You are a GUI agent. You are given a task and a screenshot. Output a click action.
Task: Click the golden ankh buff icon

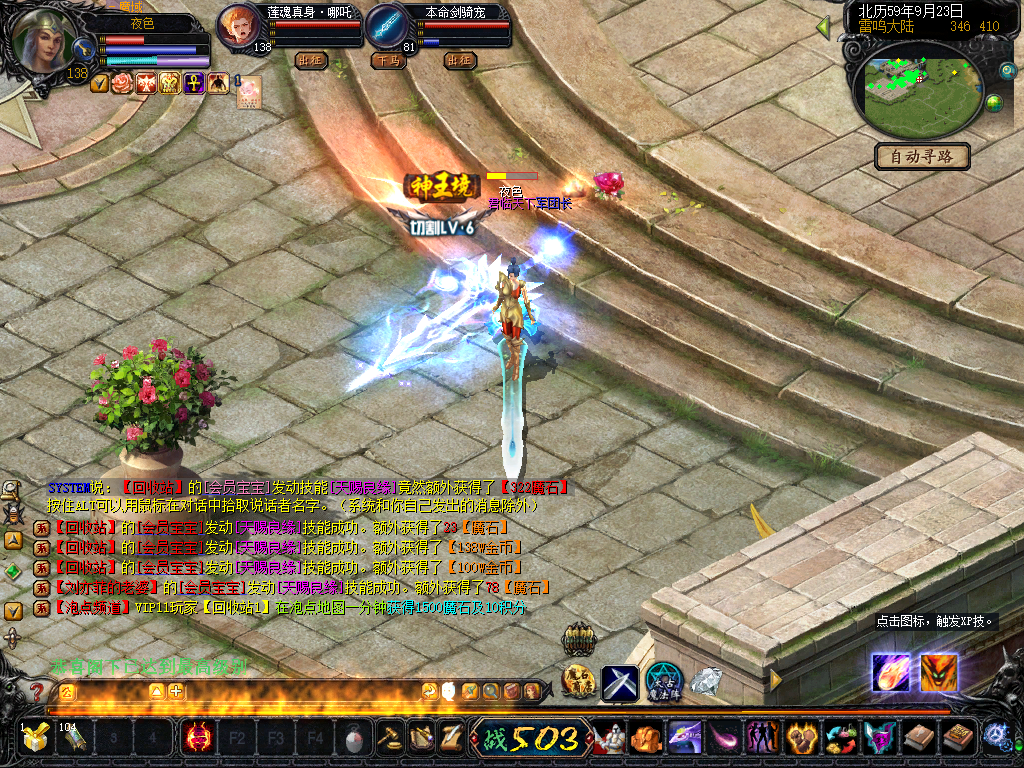pyautogui.click(x=194, y=83)
